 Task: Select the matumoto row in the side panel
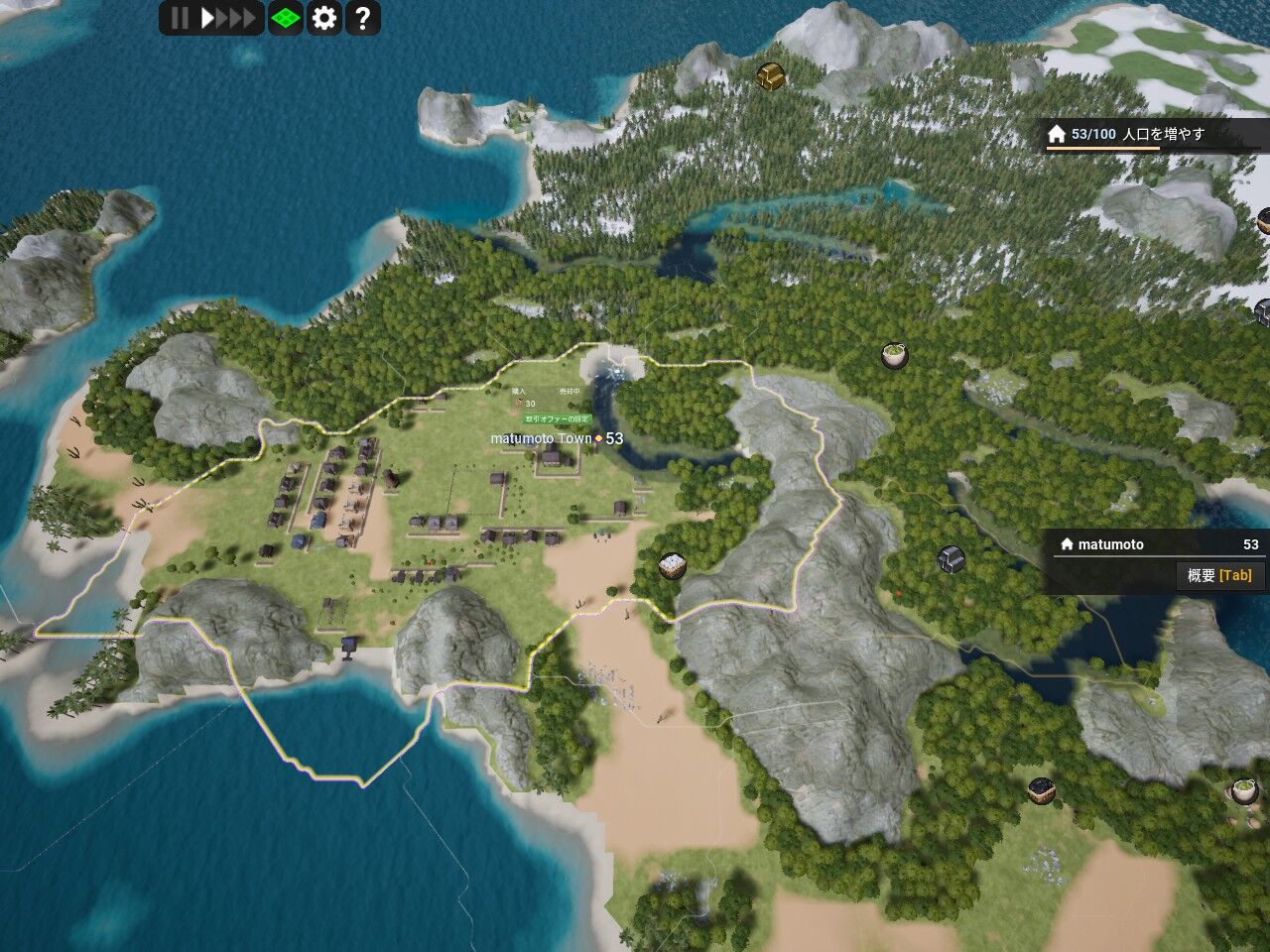coord(1156,544)
